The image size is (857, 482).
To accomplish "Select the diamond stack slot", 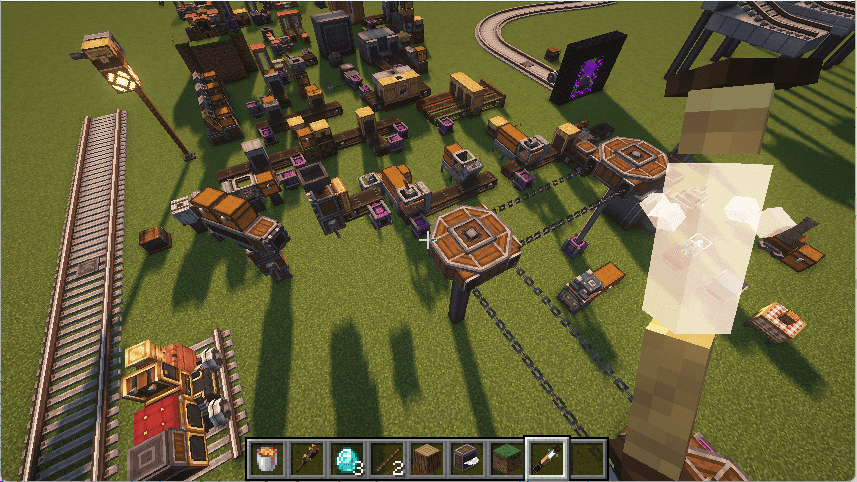I will click(x=347, y=459).
